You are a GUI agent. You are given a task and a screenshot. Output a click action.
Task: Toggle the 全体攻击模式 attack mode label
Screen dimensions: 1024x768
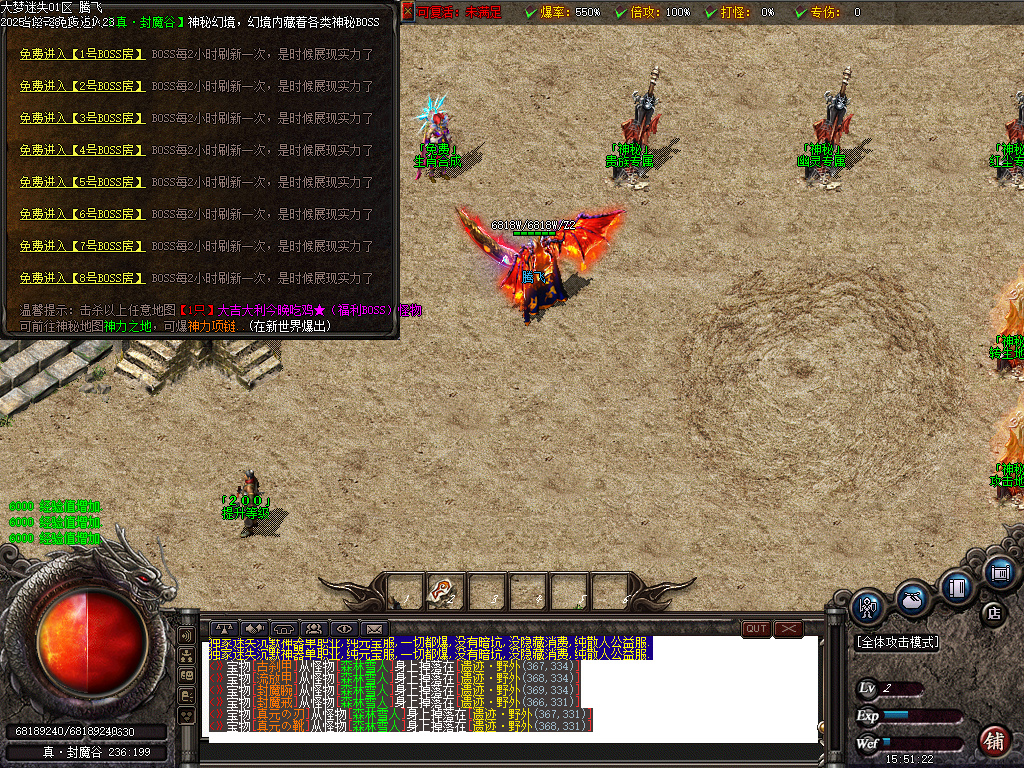click(x=897, y=642)
